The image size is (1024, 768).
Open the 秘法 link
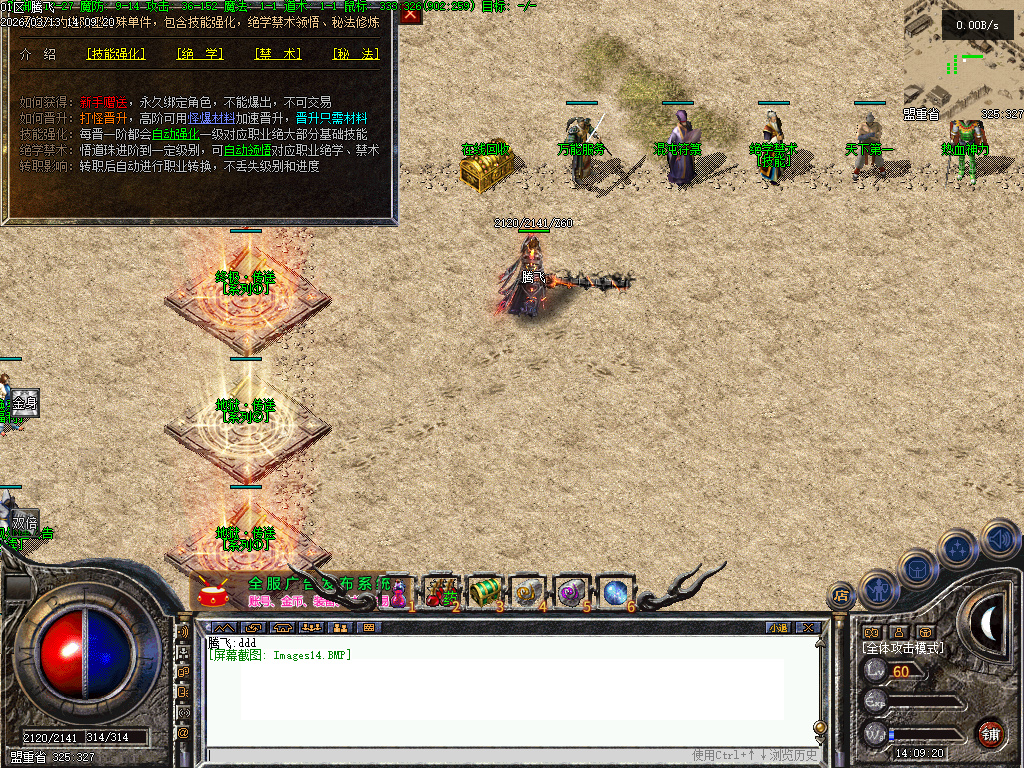pyautogui.click(x=355, y=54)
